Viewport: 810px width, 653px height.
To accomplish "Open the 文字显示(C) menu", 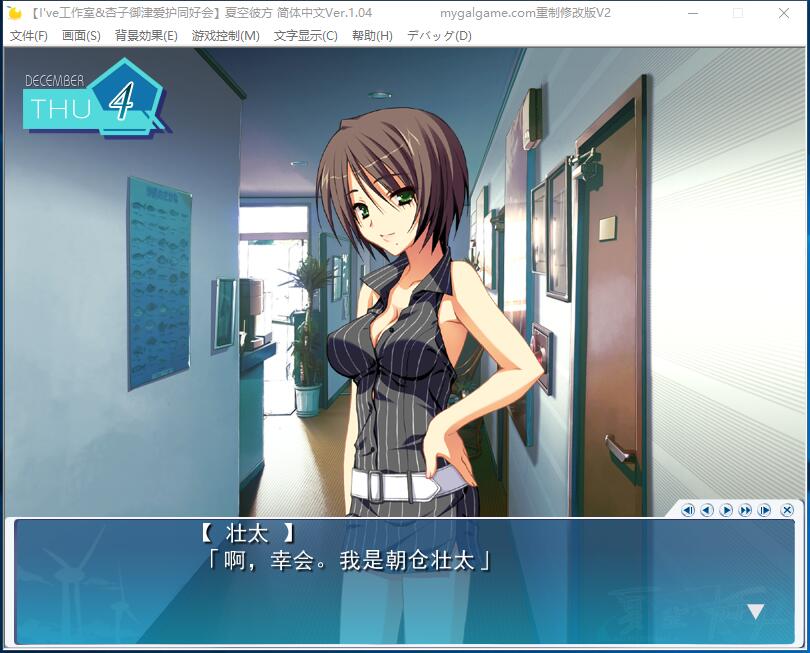I will 305,36.
